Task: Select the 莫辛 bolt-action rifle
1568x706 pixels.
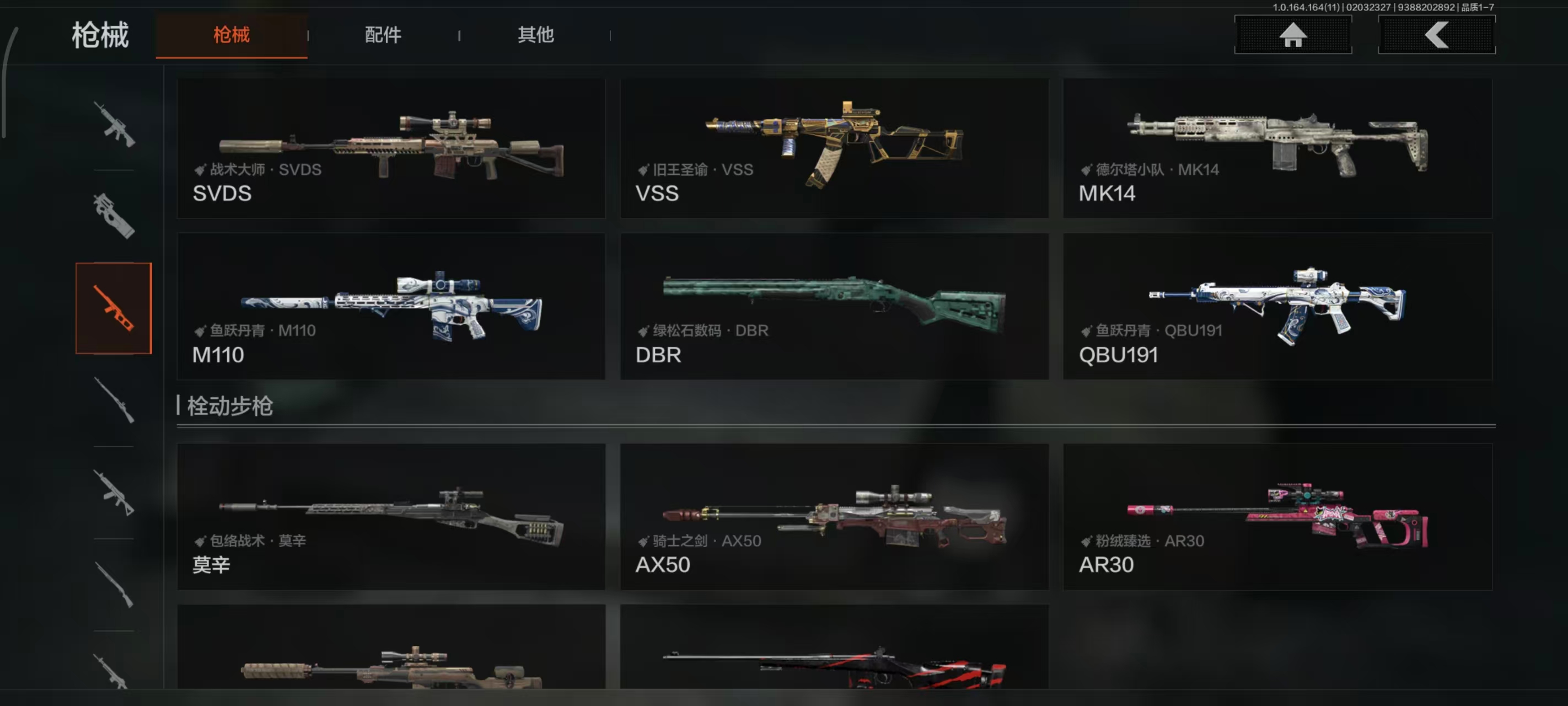Action: (391, 517)
